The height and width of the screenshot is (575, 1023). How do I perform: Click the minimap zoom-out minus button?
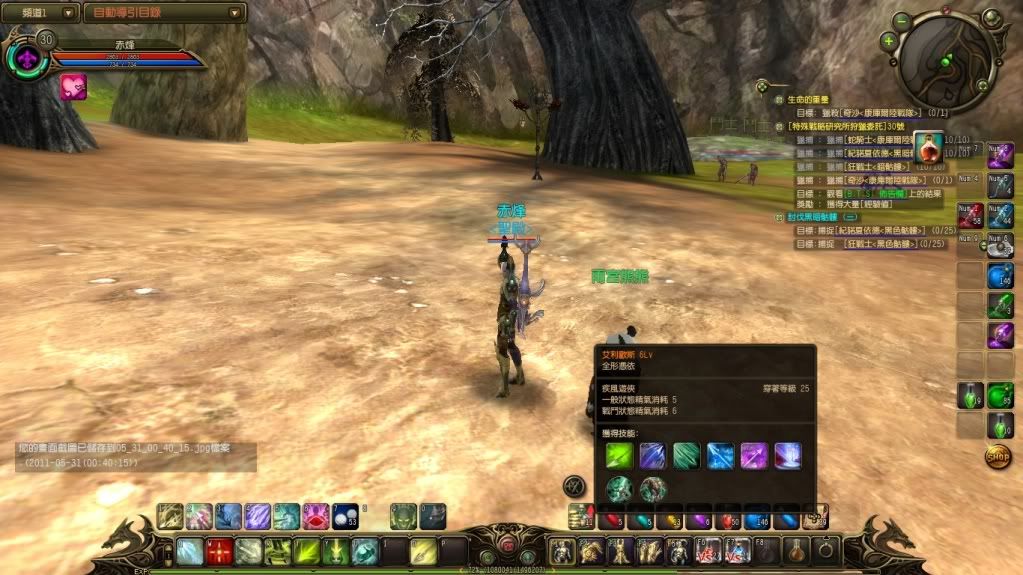902,20
